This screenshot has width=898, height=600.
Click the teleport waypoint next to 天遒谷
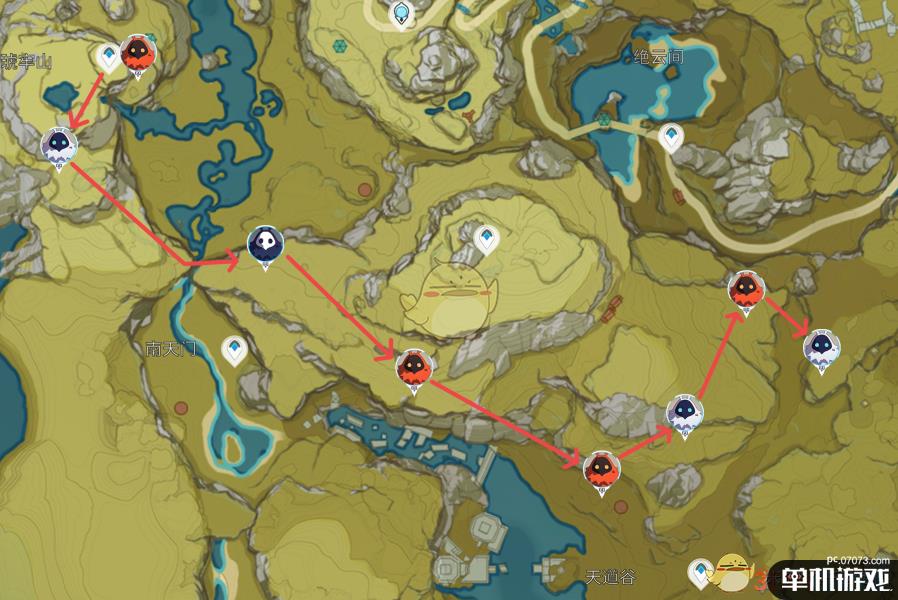[704, 572]
